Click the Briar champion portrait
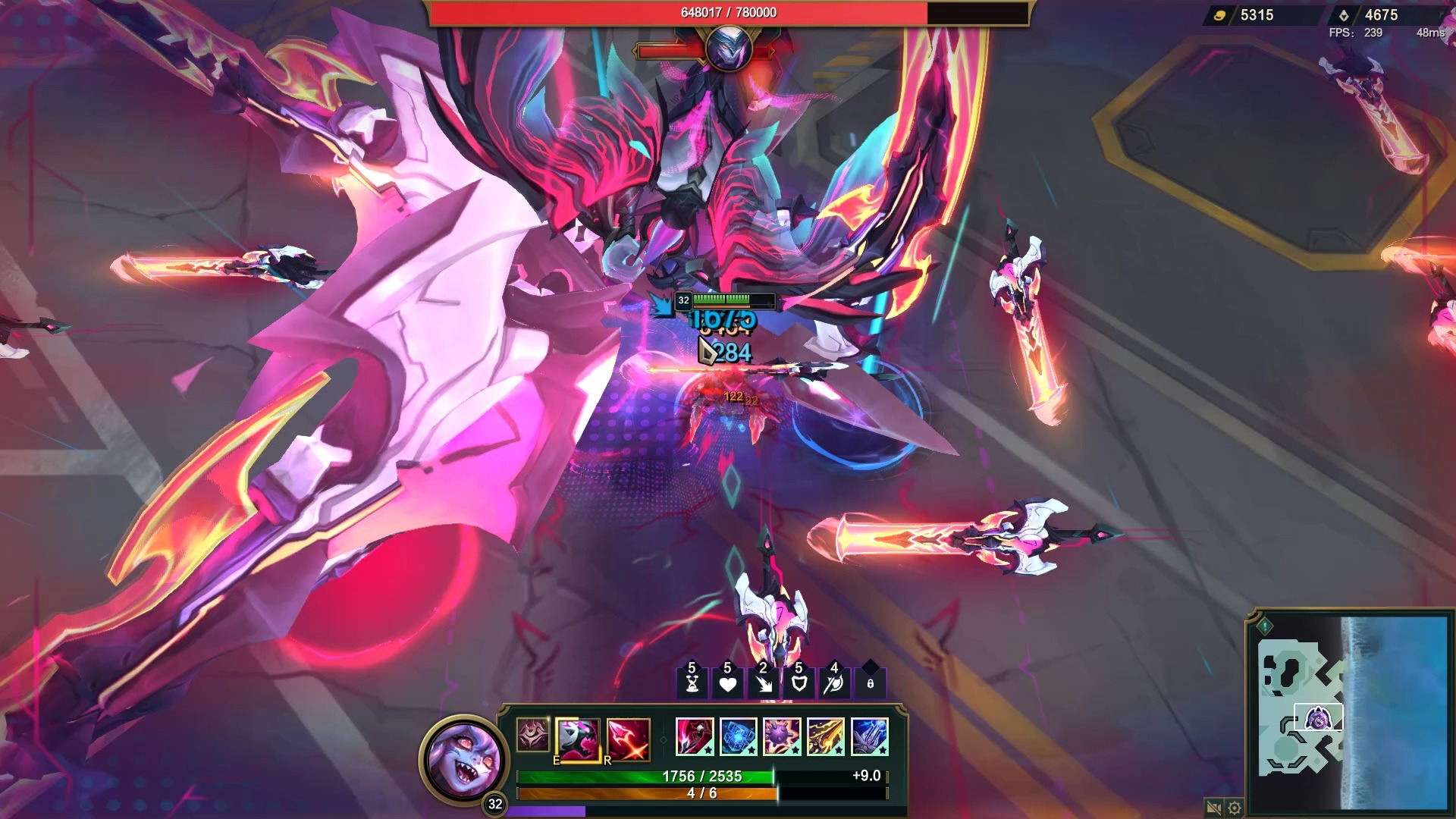Screen dimensions: 1456x819 (463, 758)
